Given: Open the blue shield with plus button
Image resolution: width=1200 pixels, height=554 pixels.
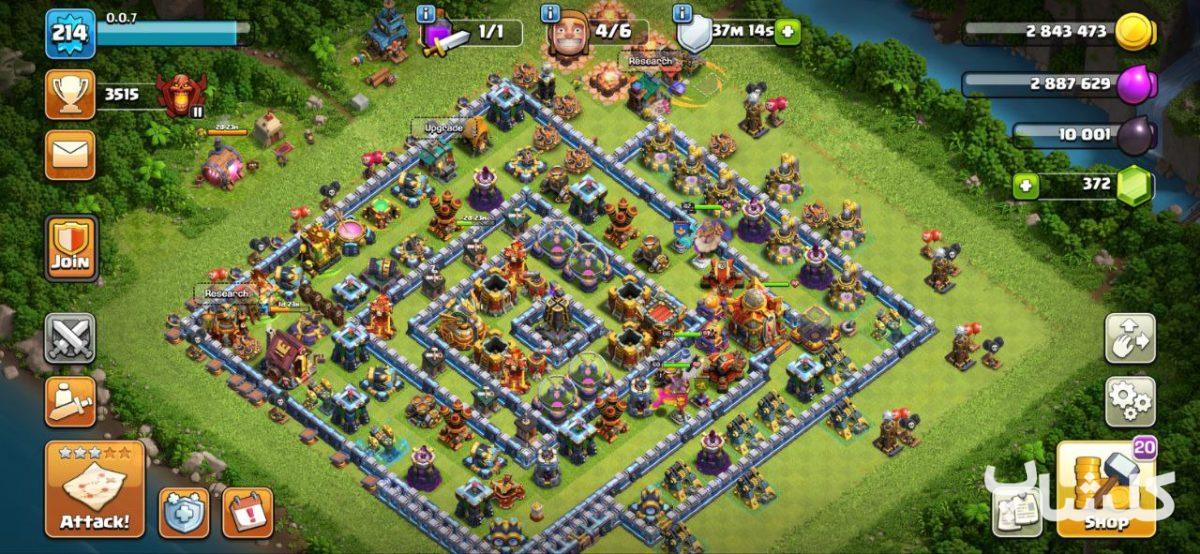Looking at the screenshot, I should click(184, 511).
